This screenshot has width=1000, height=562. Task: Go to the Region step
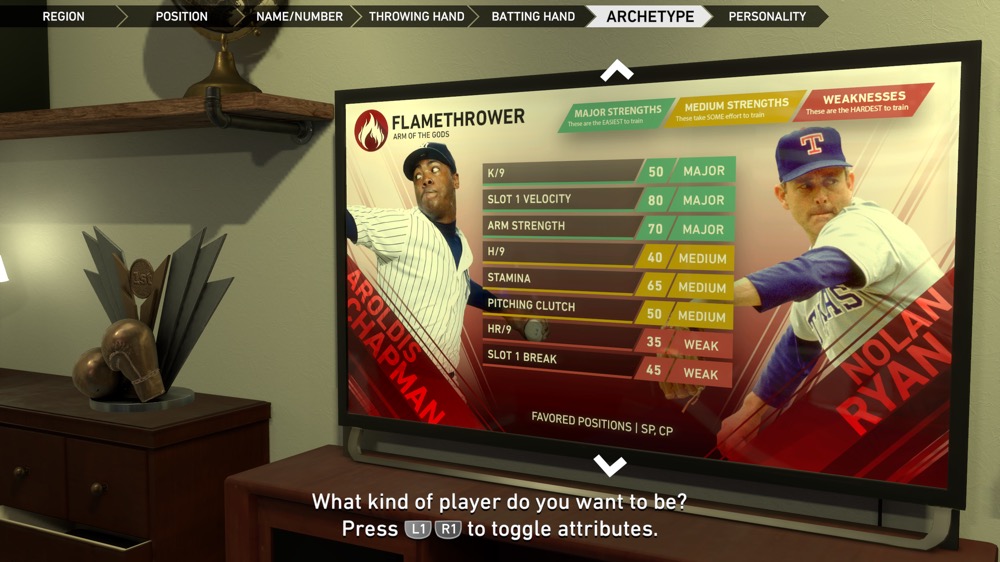pos(63,16)
